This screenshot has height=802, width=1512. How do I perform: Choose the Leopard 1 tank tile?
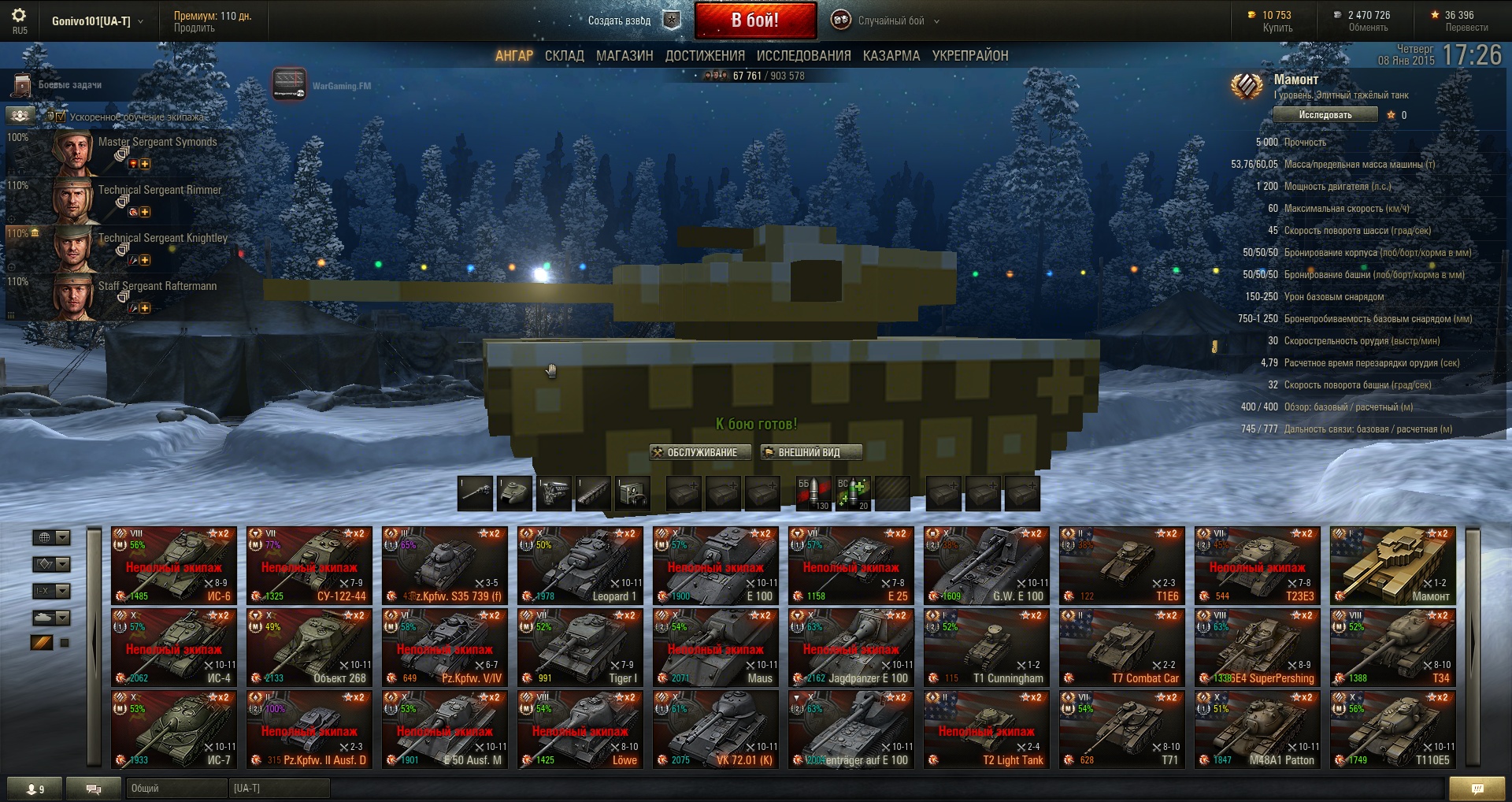click(580, 565)
